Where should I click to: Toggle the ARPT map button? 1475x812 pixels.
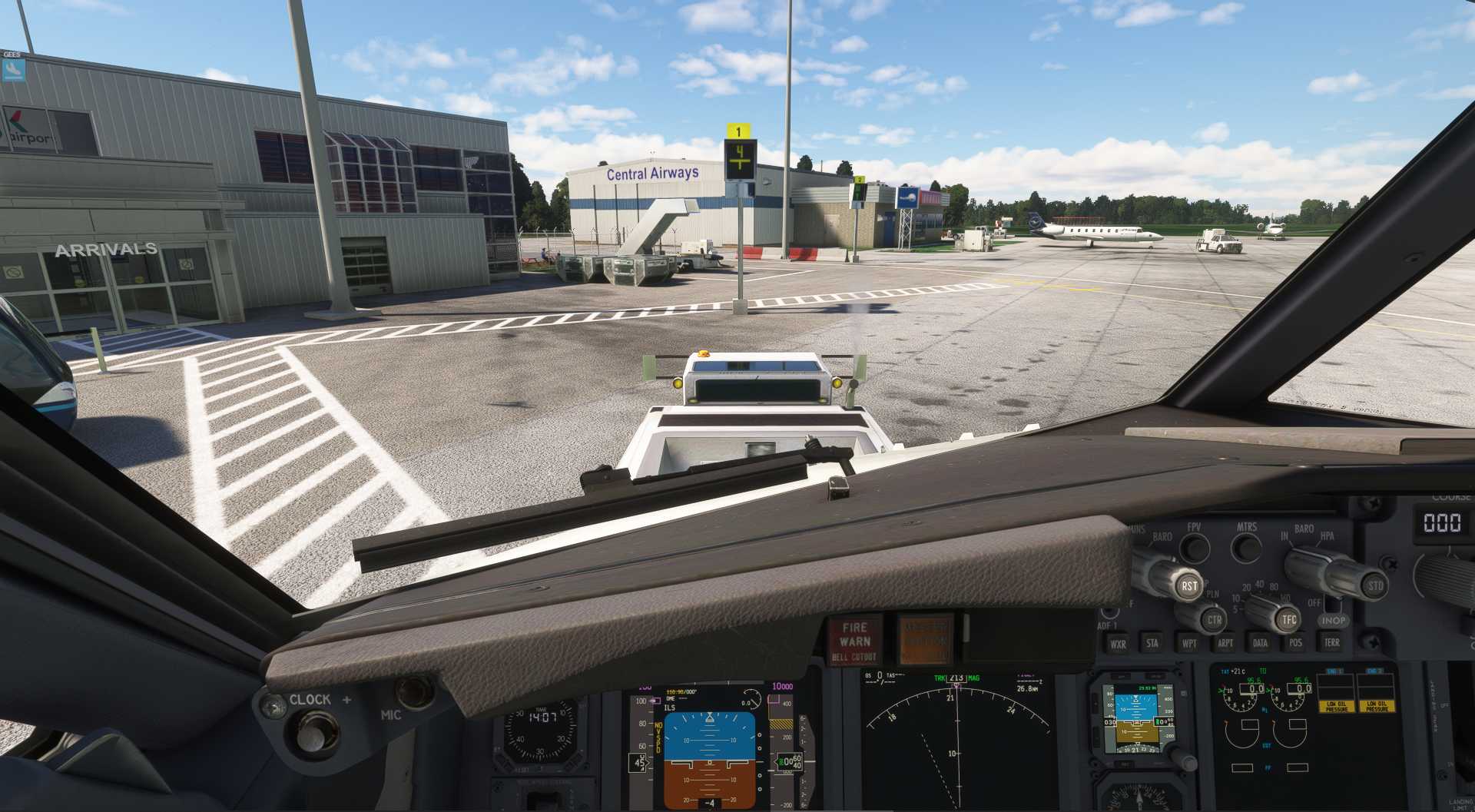pos(1225,644)
